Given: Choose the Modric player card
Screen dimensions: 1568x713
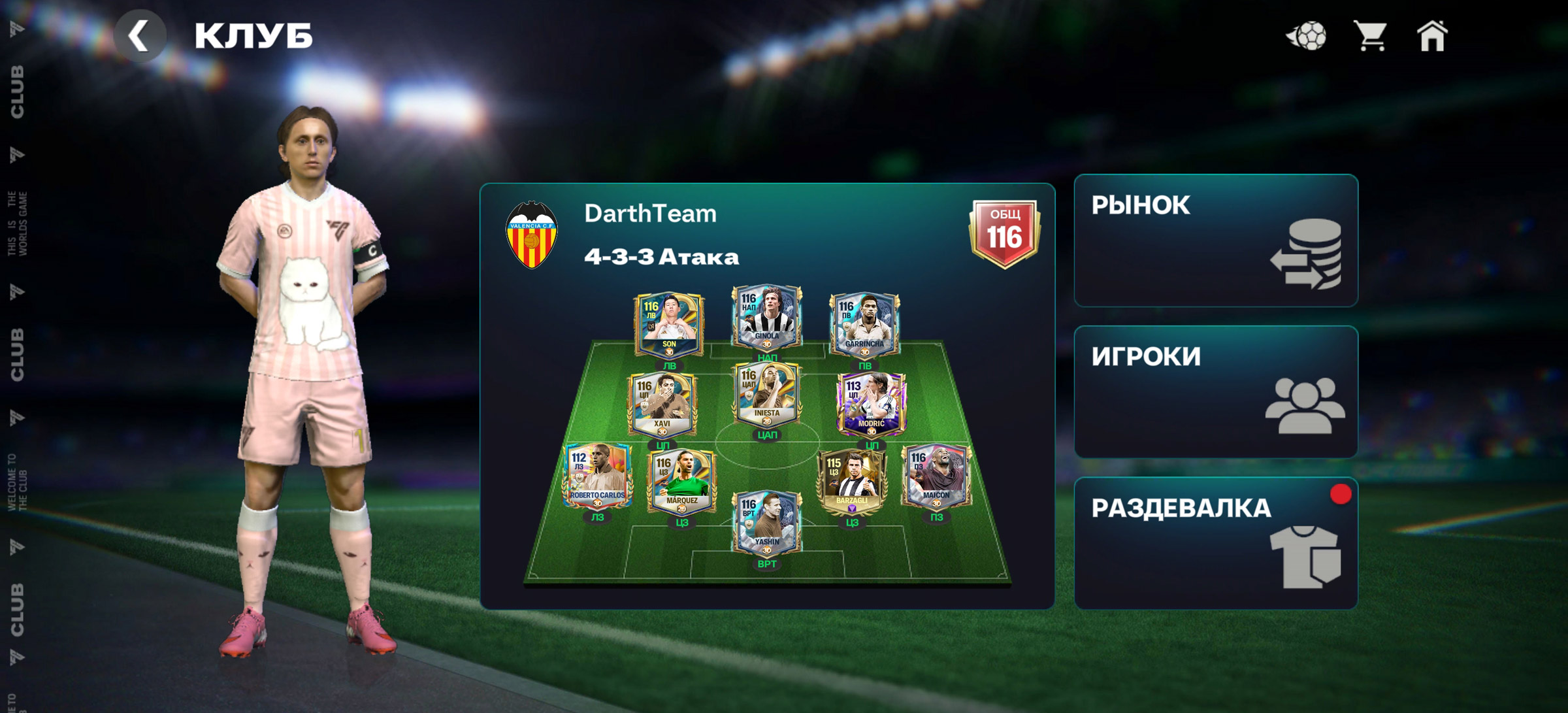Looking at the screenshot, I should point(871,405).
